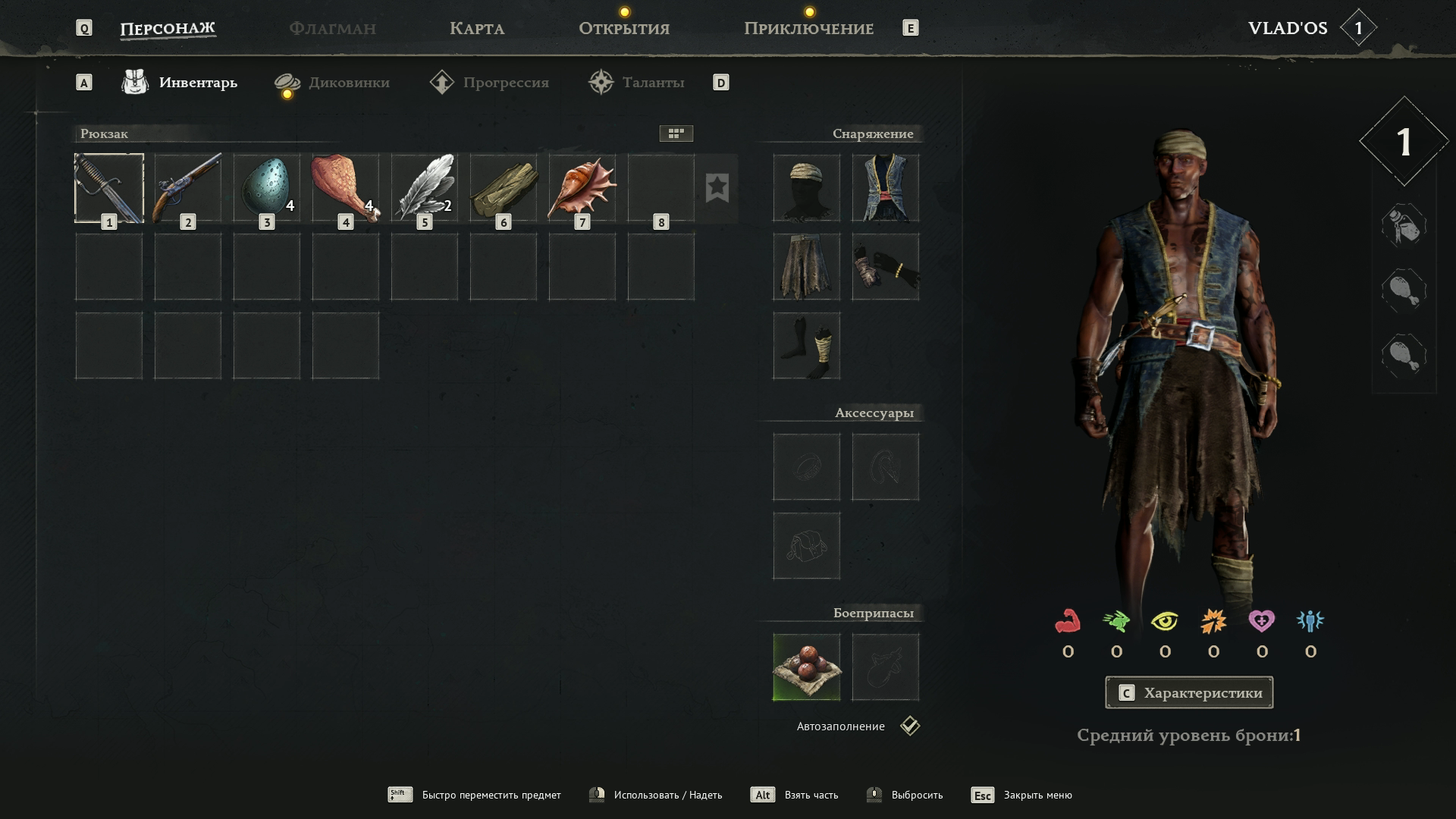Image resolution: width=1456 pixels, height=819 pixels.
Task: Open the Открытия tab
Action: pyautogui.click(x=623, y=29)
